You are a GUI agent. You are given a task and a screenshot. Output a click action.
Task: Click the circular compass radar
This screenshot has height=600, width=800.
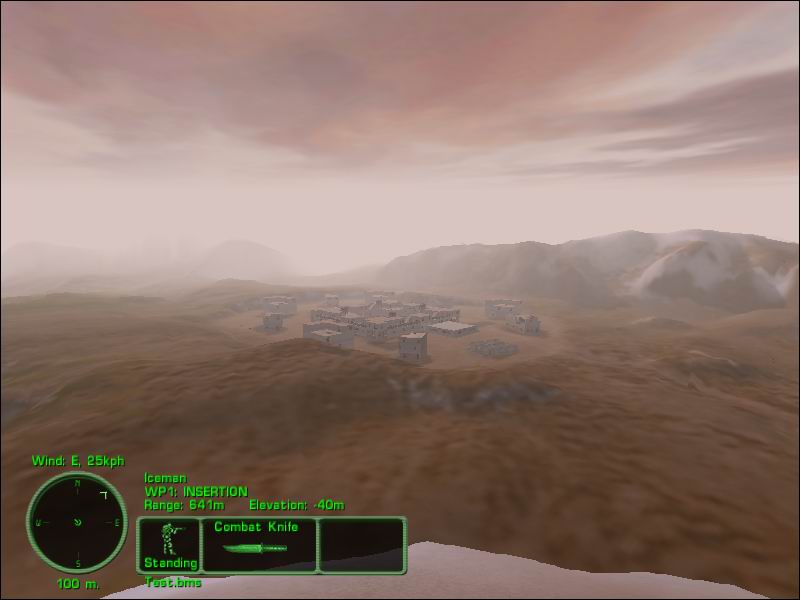77,522
